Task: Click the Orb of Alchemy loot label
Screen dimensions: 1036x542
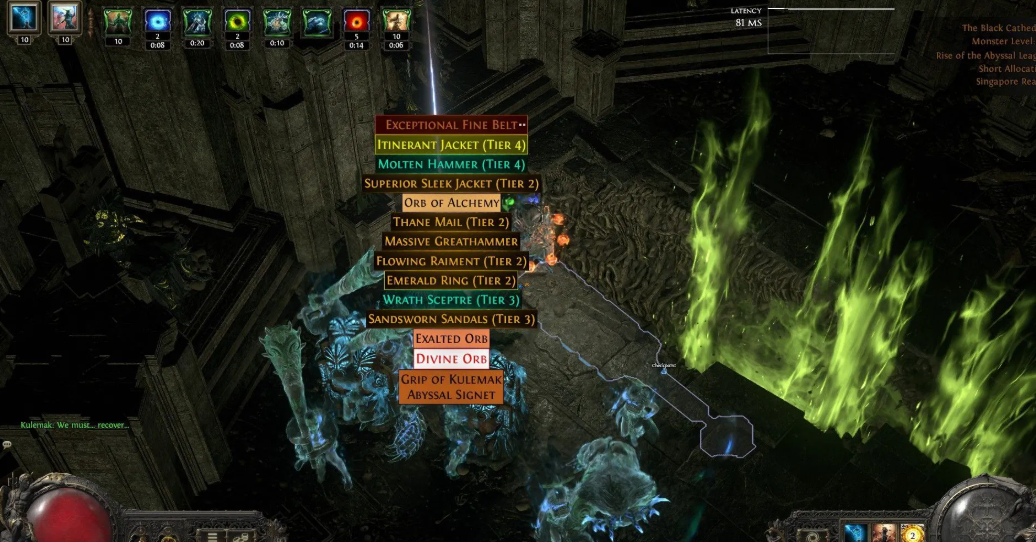Action: (451, 203)
